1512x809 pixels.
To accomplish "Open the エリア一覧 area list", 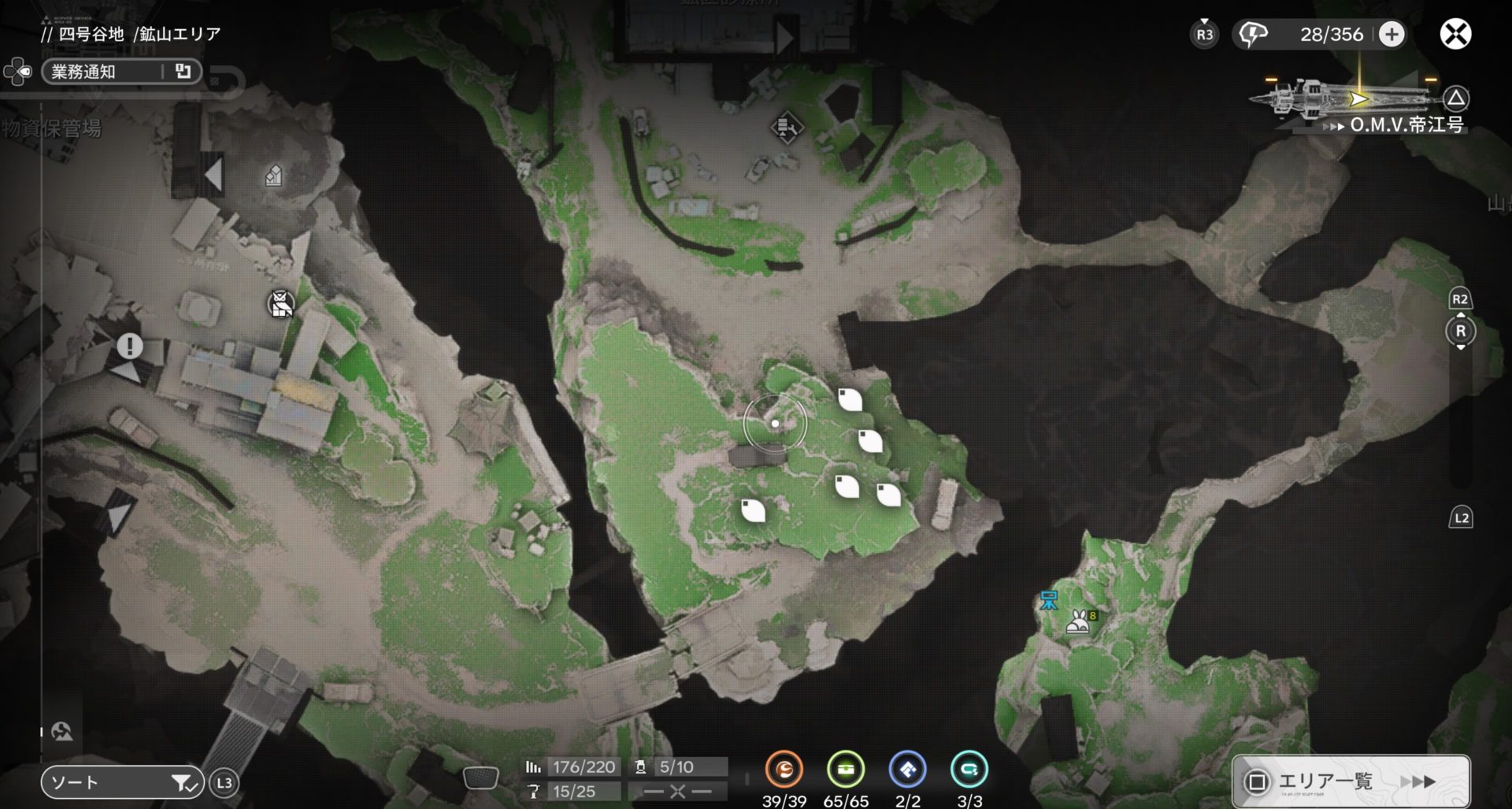I will coord(1350,781).
